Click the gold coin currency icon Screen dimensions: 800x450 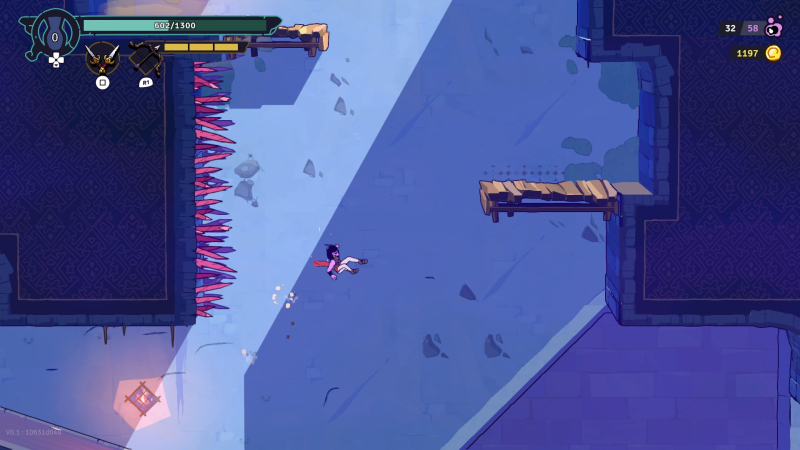772,53
